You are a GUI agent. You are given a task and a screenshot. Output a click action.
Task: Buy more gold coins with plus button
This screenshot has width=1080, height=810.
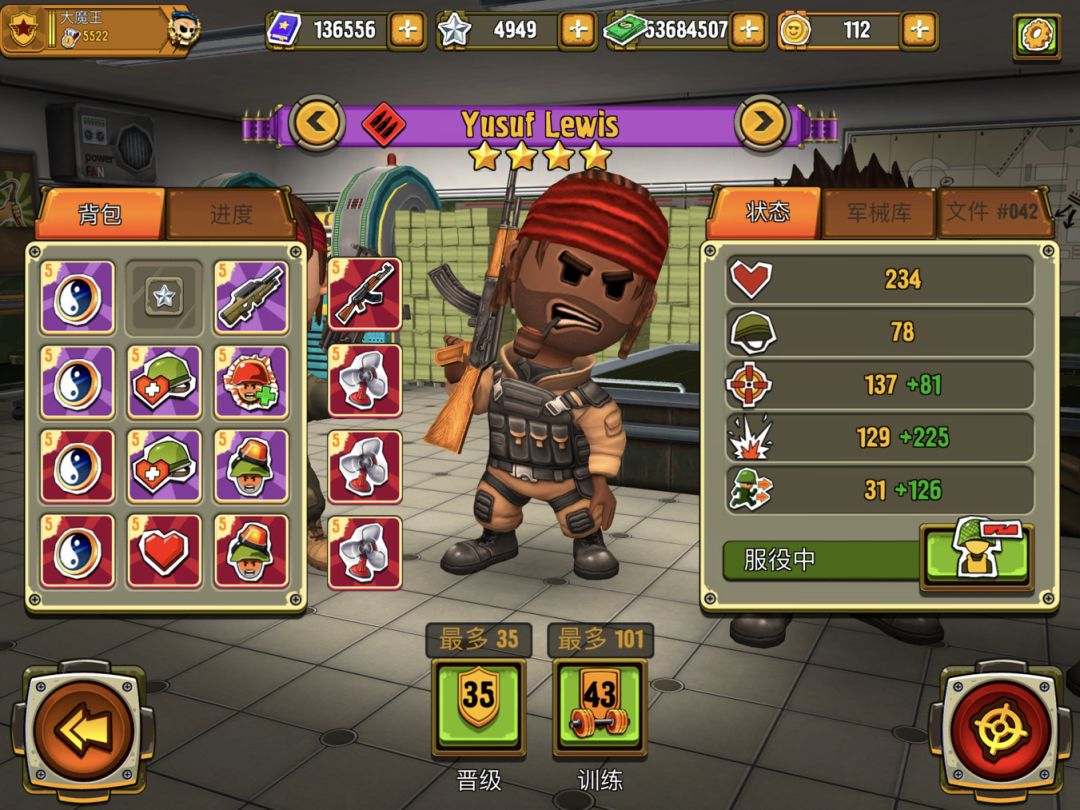918,30
